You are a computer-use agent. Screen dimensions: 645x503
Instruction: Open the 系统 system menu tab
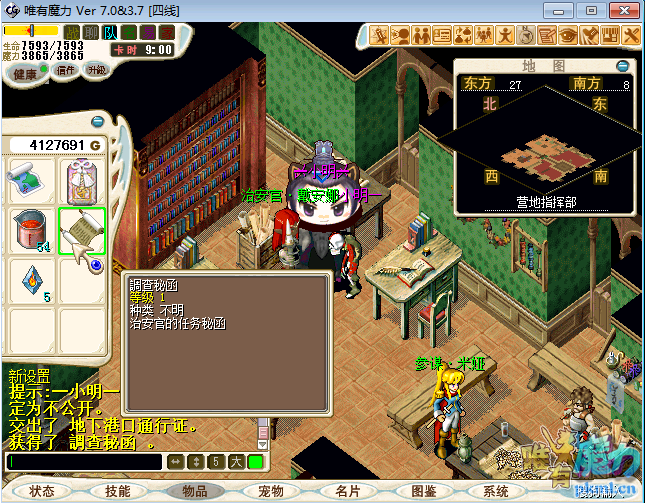(496, 491)
